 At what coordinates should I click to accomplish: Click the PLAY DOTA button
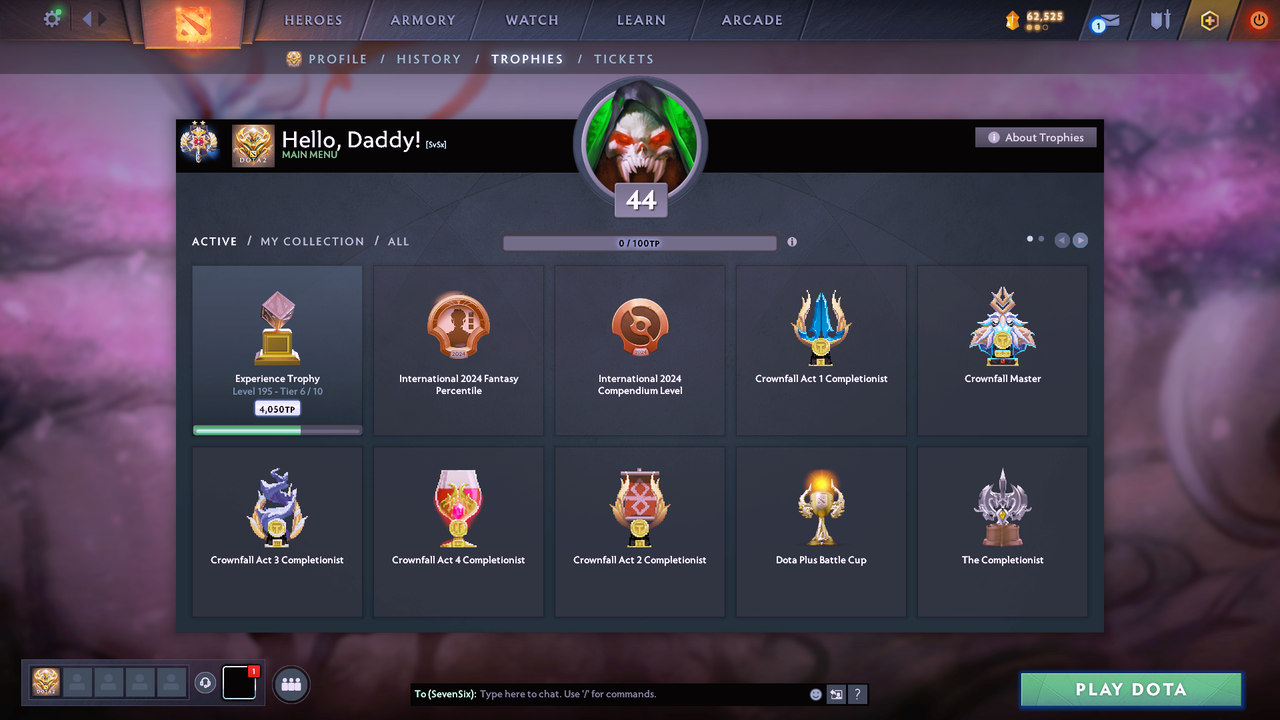(x=1130, y=689)
